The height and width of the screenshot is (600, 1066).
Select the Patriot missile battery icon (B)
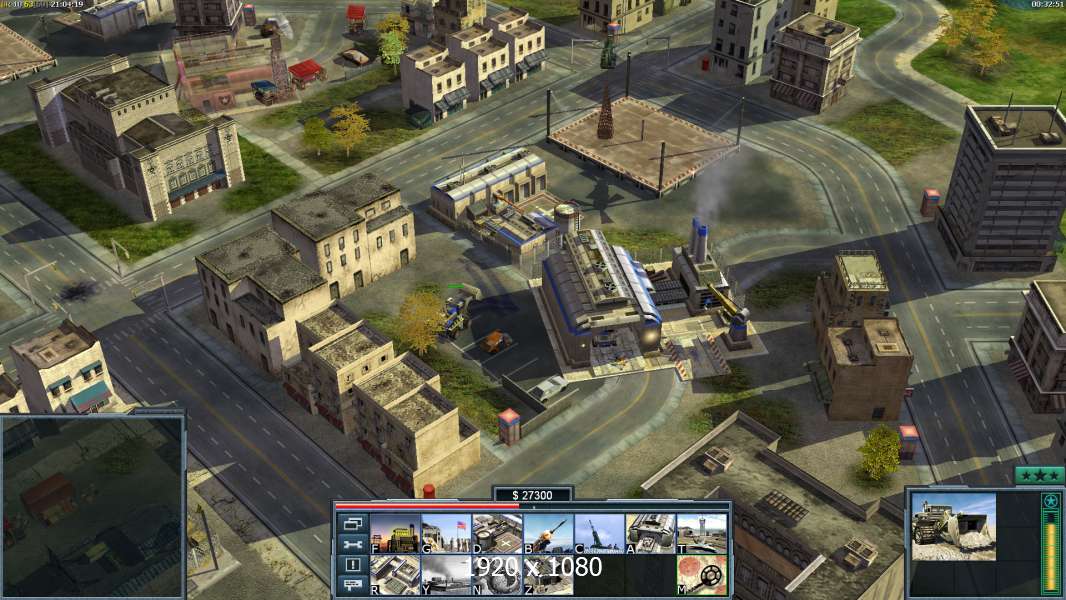click(548, 533)
